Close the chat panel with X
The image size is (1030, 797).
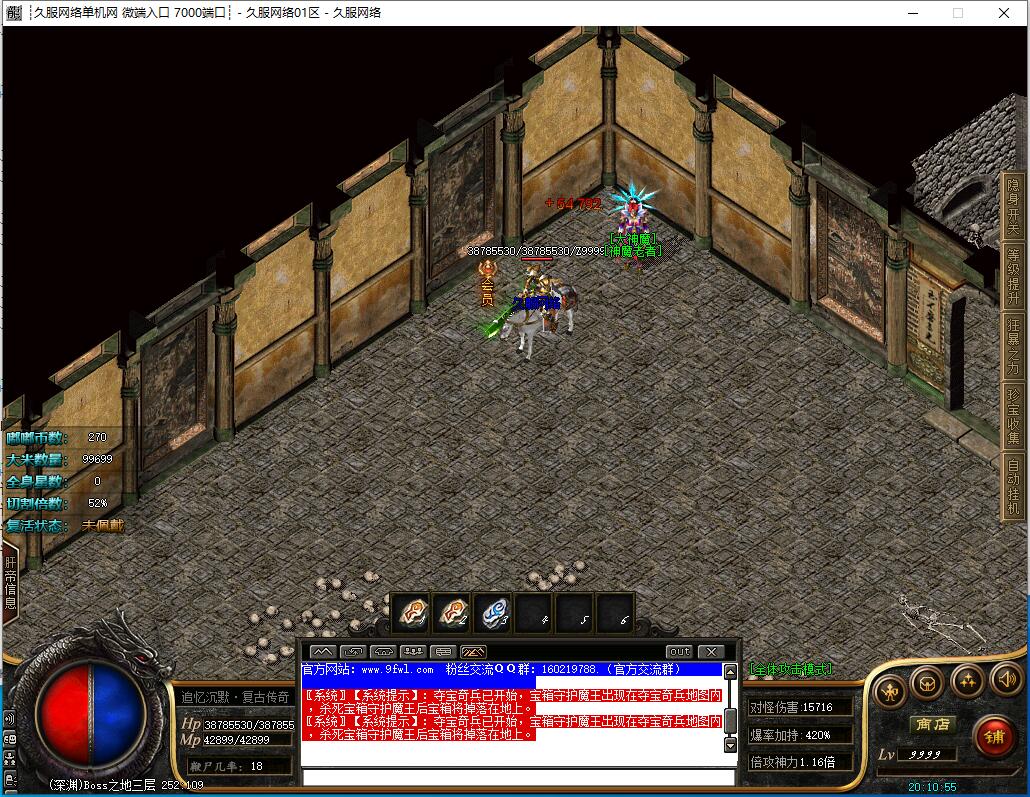click(710, 652)
